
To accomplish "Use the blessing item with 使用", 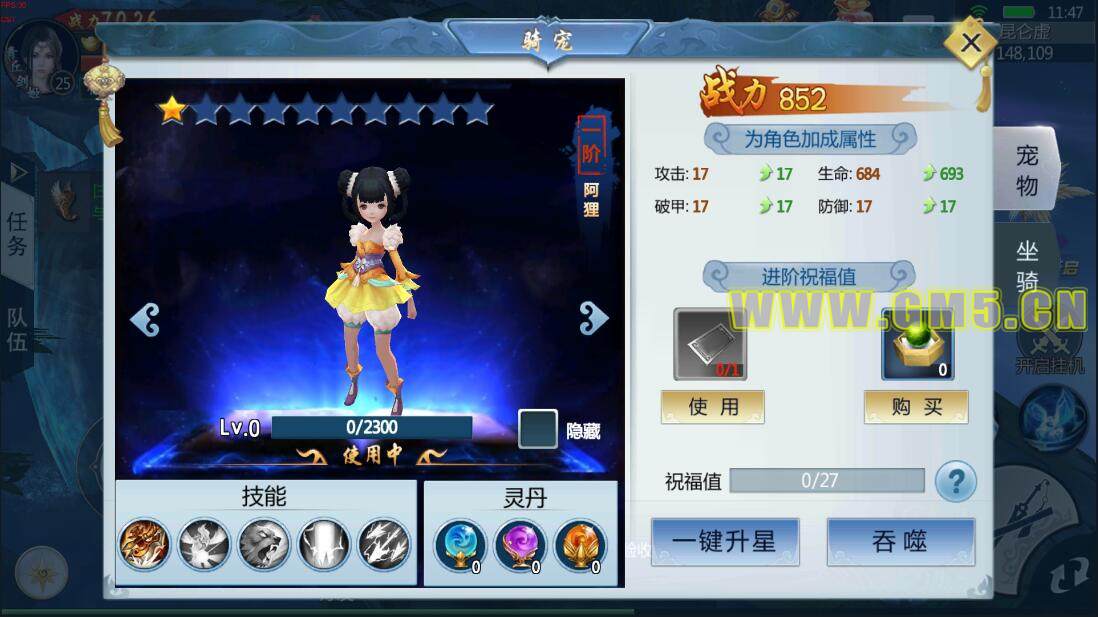I will (712, 407).
